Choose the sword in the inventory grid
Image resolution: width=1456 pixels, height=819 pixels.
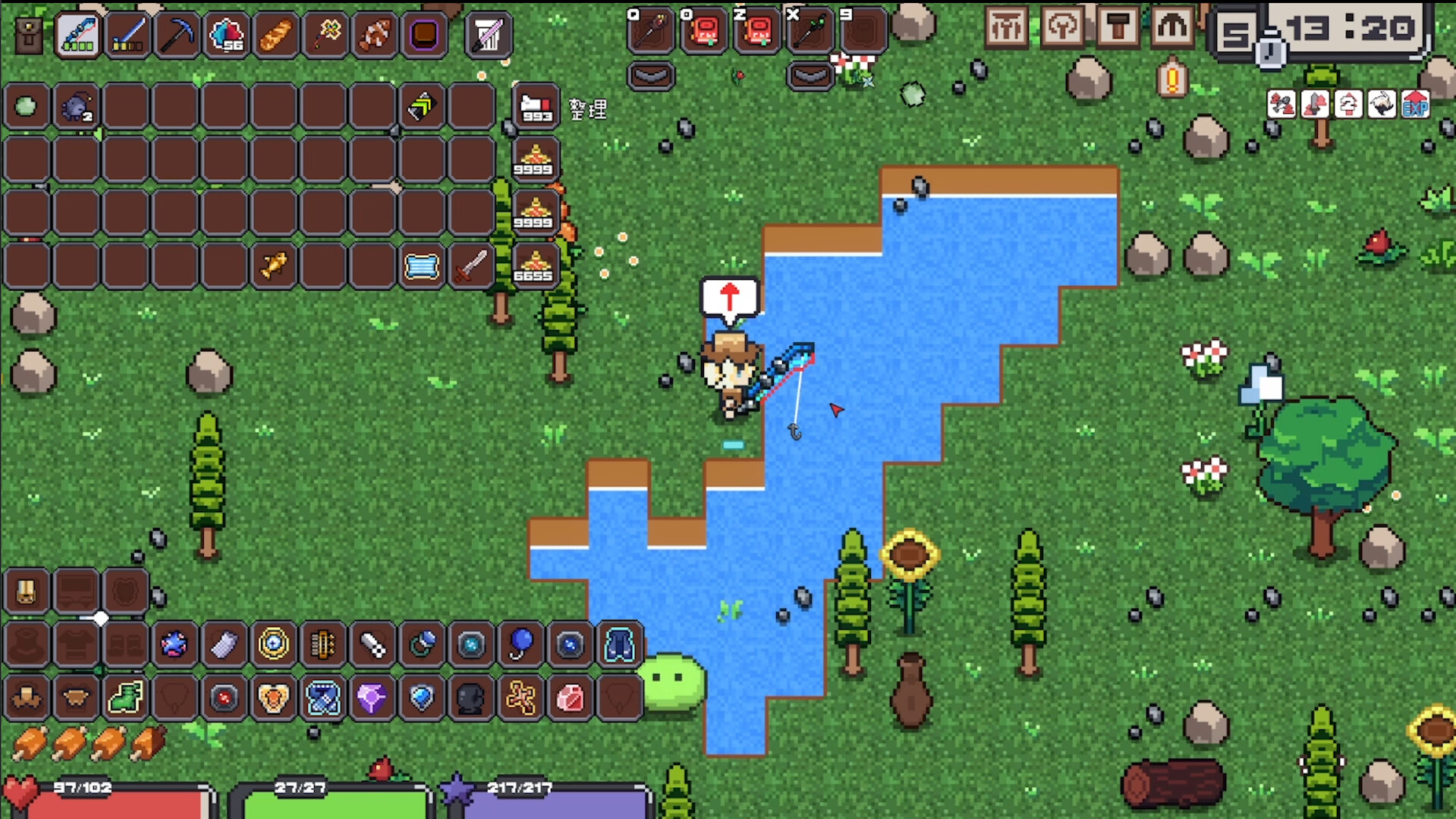(x=471, y=265)
